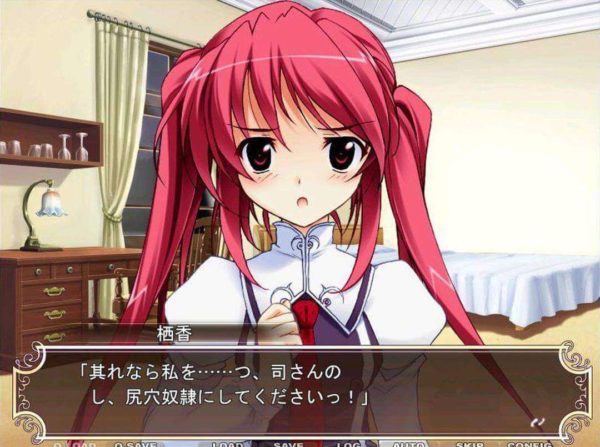
Task: Toggle AUTO text advance mode
Action: 410,443
